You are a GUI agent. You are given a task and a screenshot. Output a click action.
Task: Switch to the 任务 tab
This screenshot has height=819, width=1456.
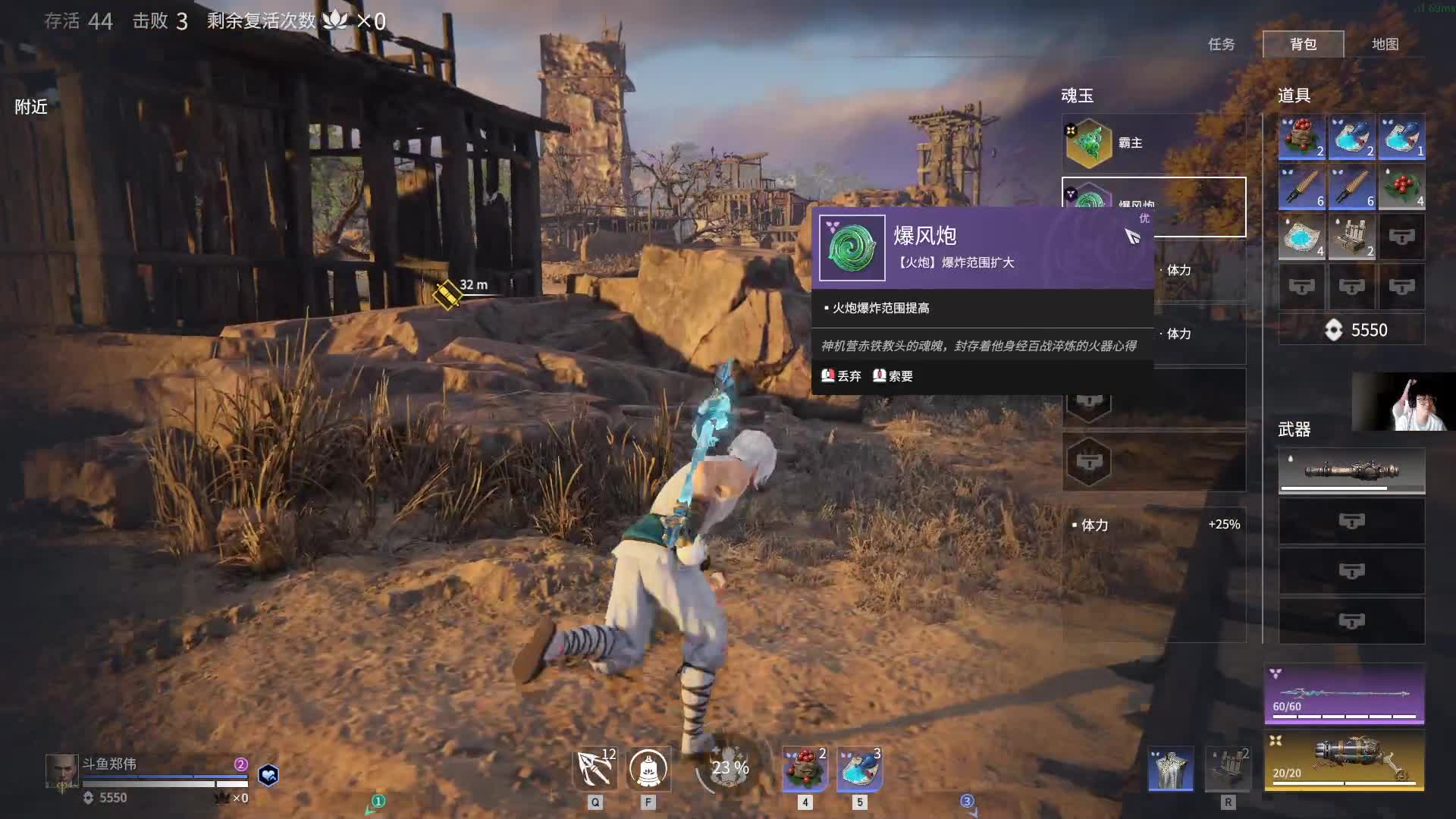[x=1221, y=44]
